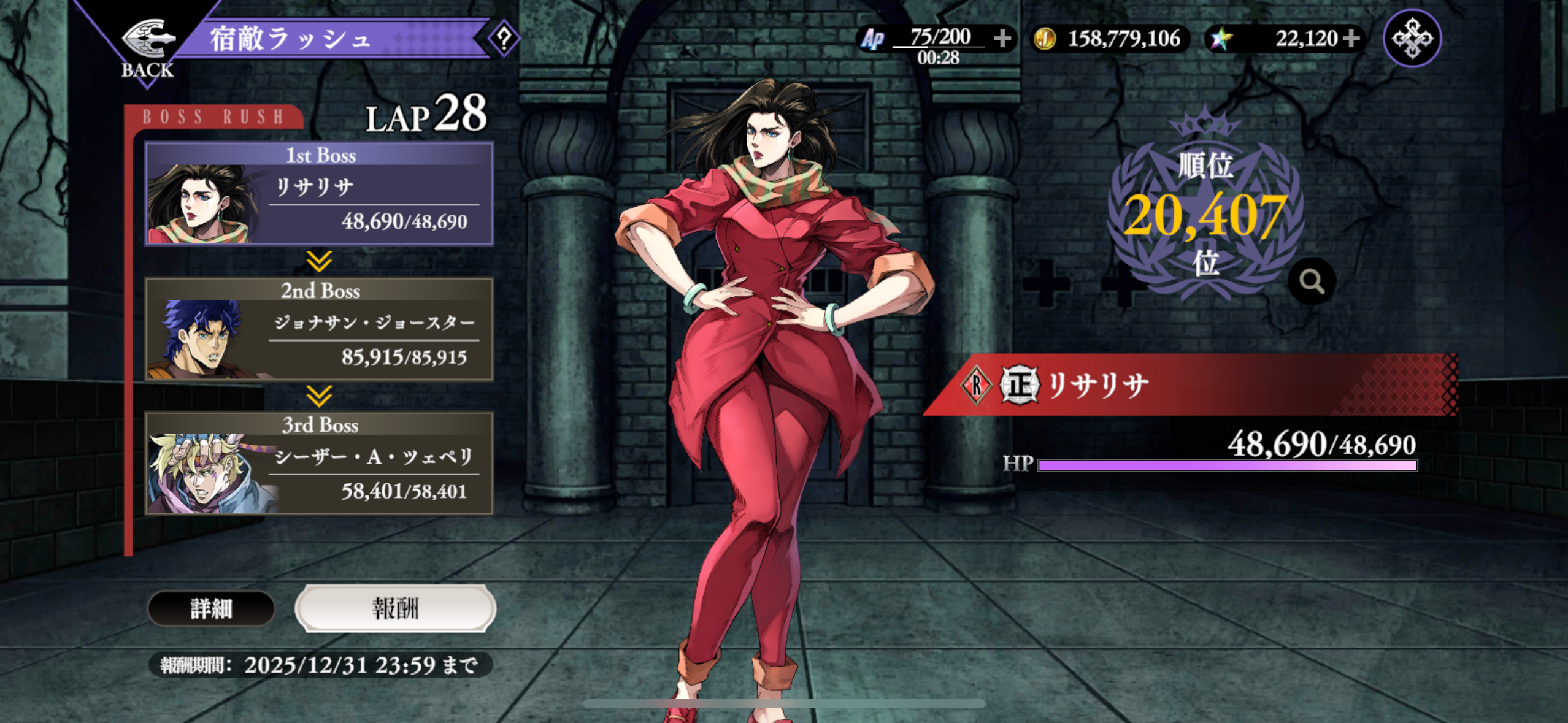This screenshot has width=1568, height=723.
Task: Select the 2nd Boss ジョナサン・ジョースター panel
Action: click(x=319, y=329)
